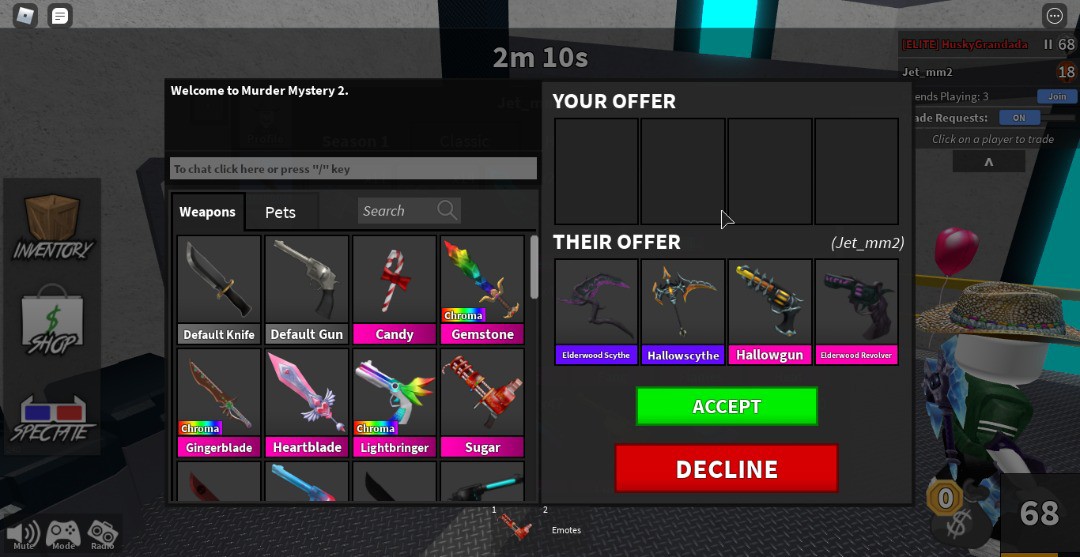Choose the Chroma Gingerblade slot
This screenshot has height=557, width=1080.
pyautogui.click(x=219, y=402)
